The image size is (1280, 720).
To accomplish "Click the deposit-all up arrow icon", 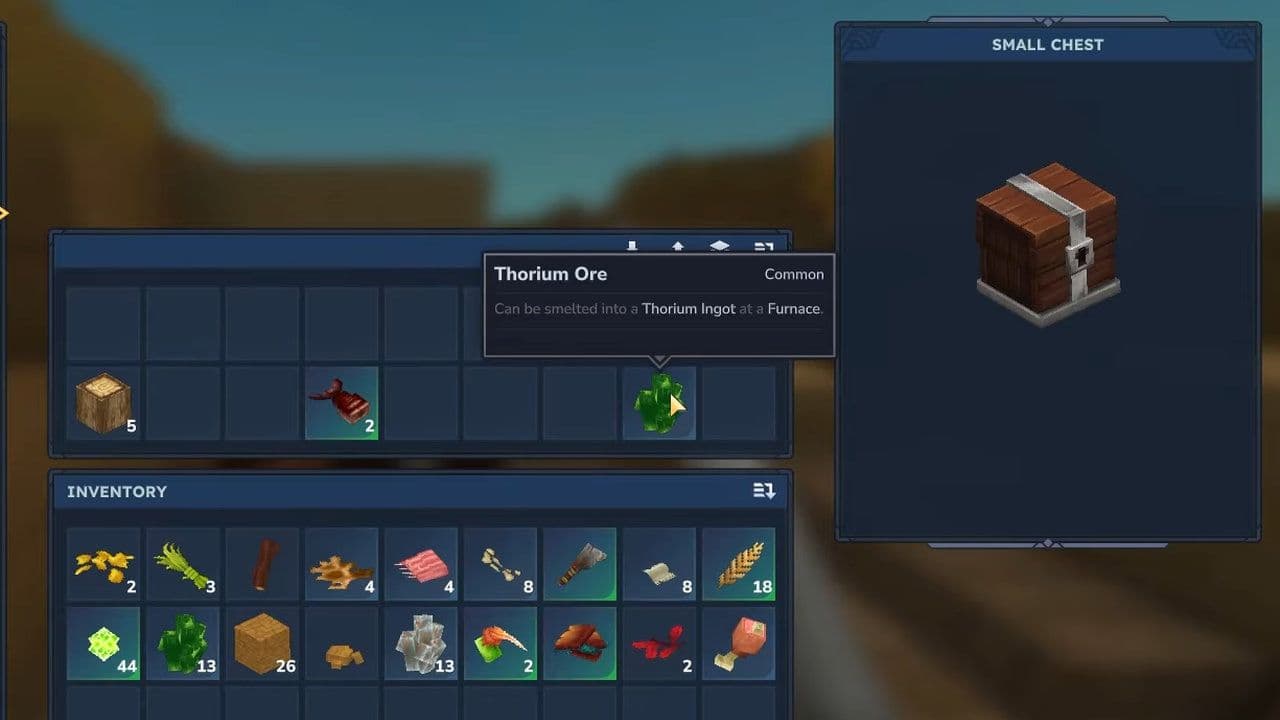I will 679,246.
